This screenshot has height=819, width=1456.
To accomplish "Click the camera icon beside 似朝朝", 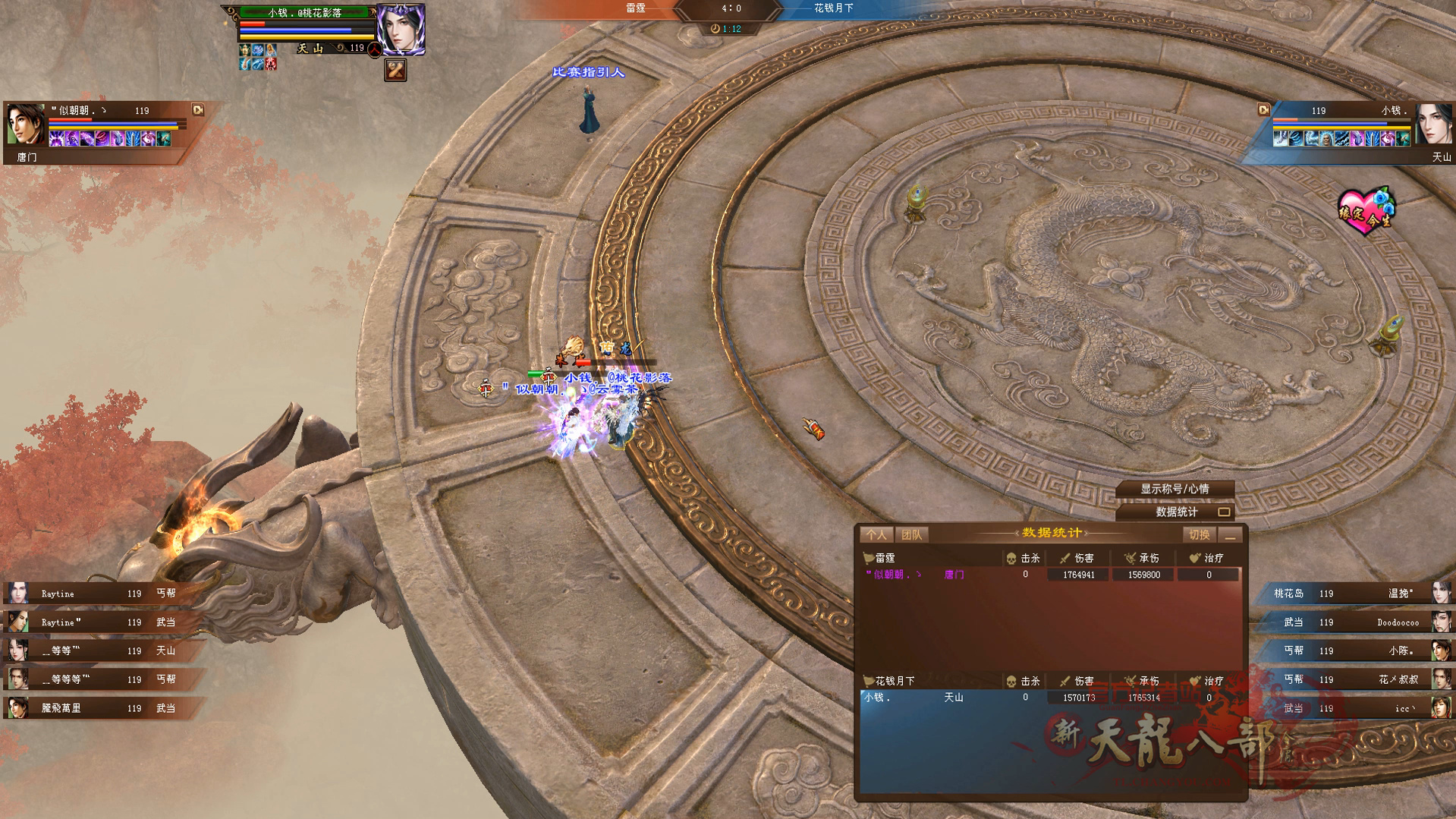I will click(x=198, y=110).
